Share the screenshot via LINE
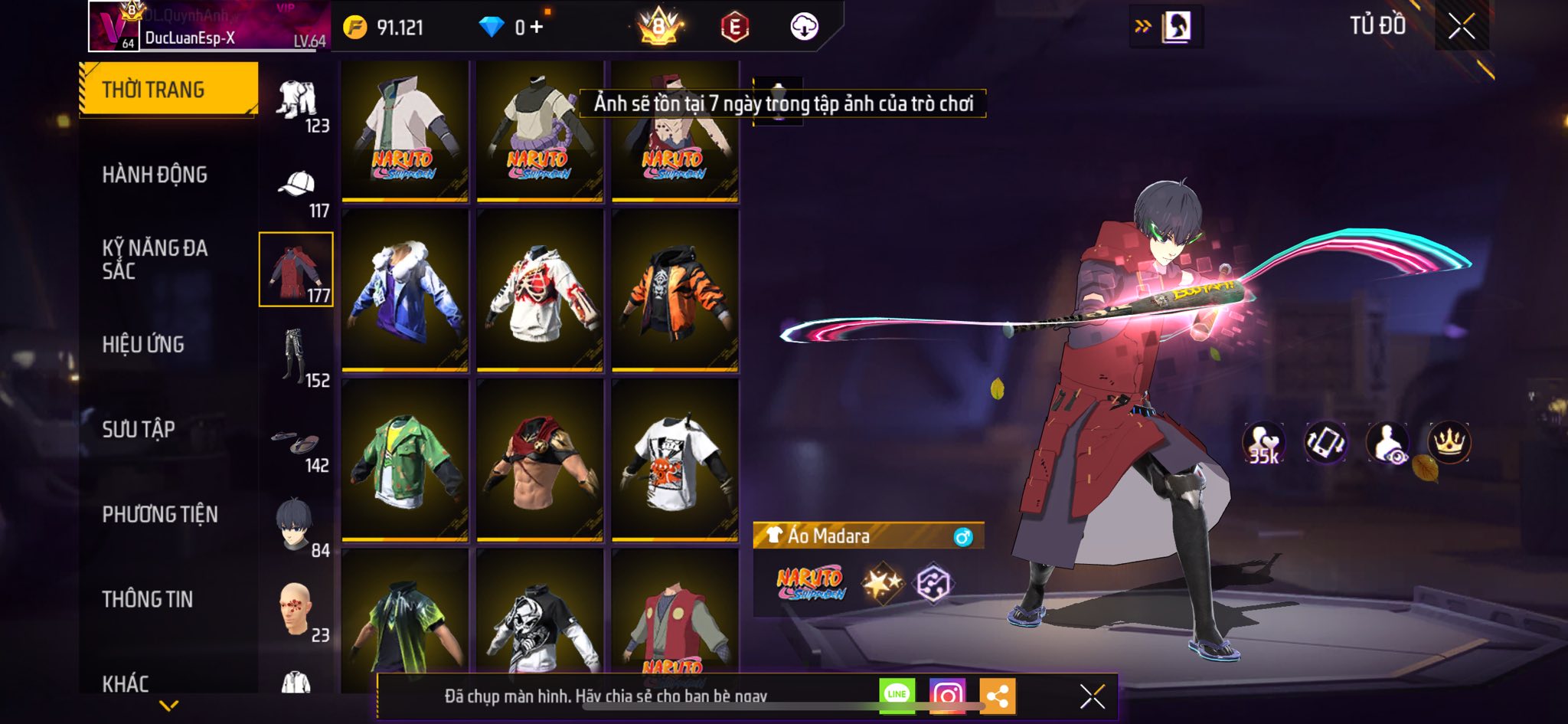This screenshot has height=724, width=1568. [x=897, y=695]
